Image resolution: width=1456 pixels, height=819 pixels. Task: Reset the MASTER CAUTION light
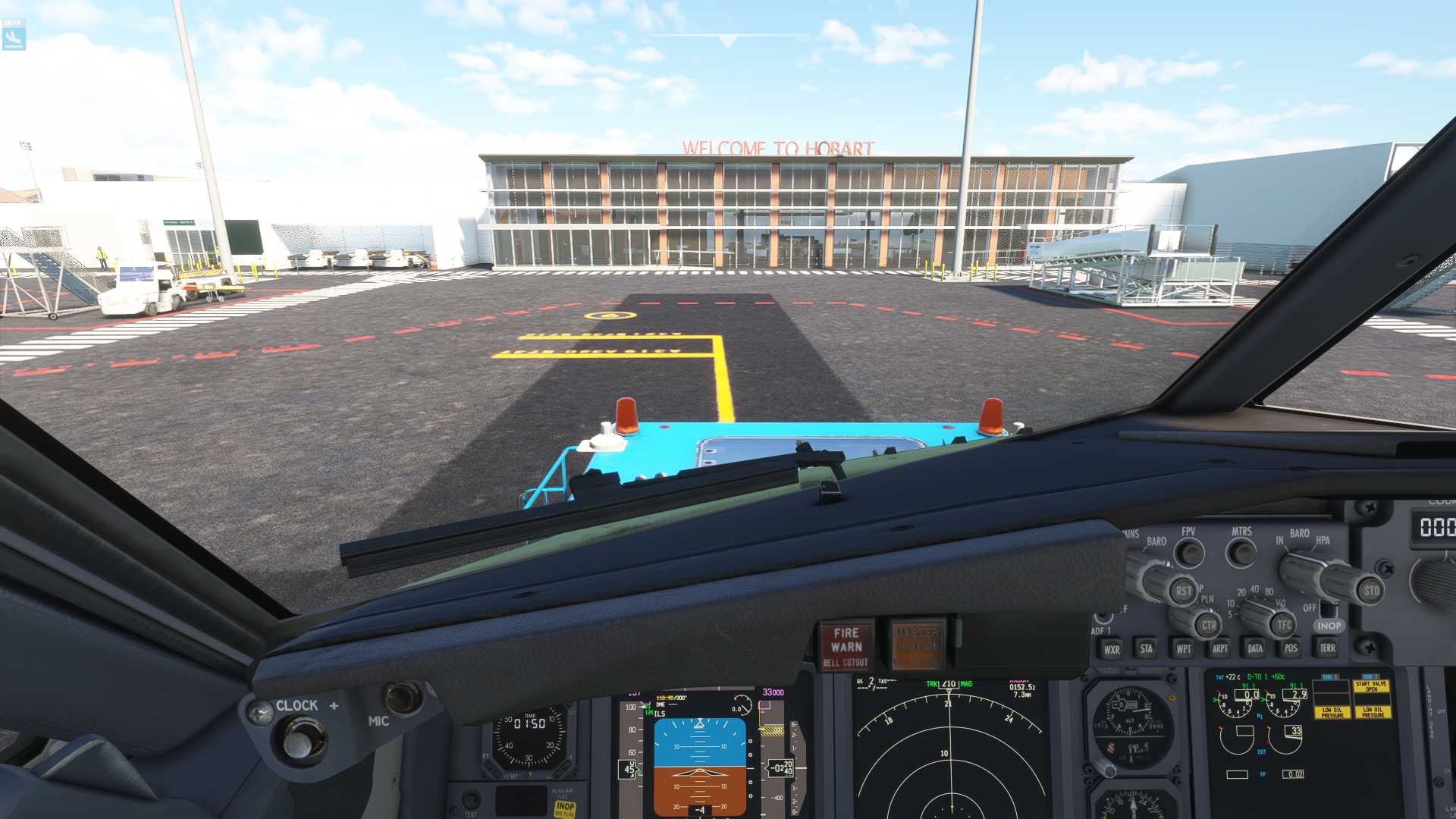click(917, 645)
